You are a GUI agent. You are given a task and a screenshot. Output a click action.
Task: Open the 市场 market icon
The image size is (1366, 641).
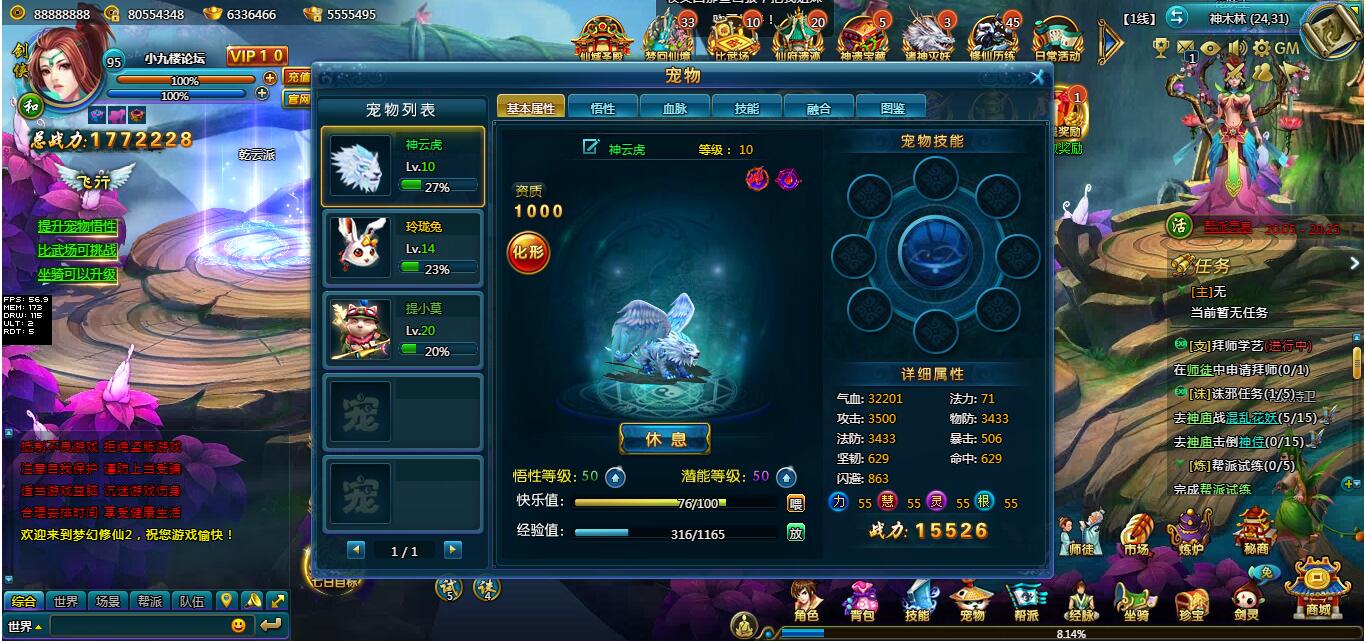1135,535
